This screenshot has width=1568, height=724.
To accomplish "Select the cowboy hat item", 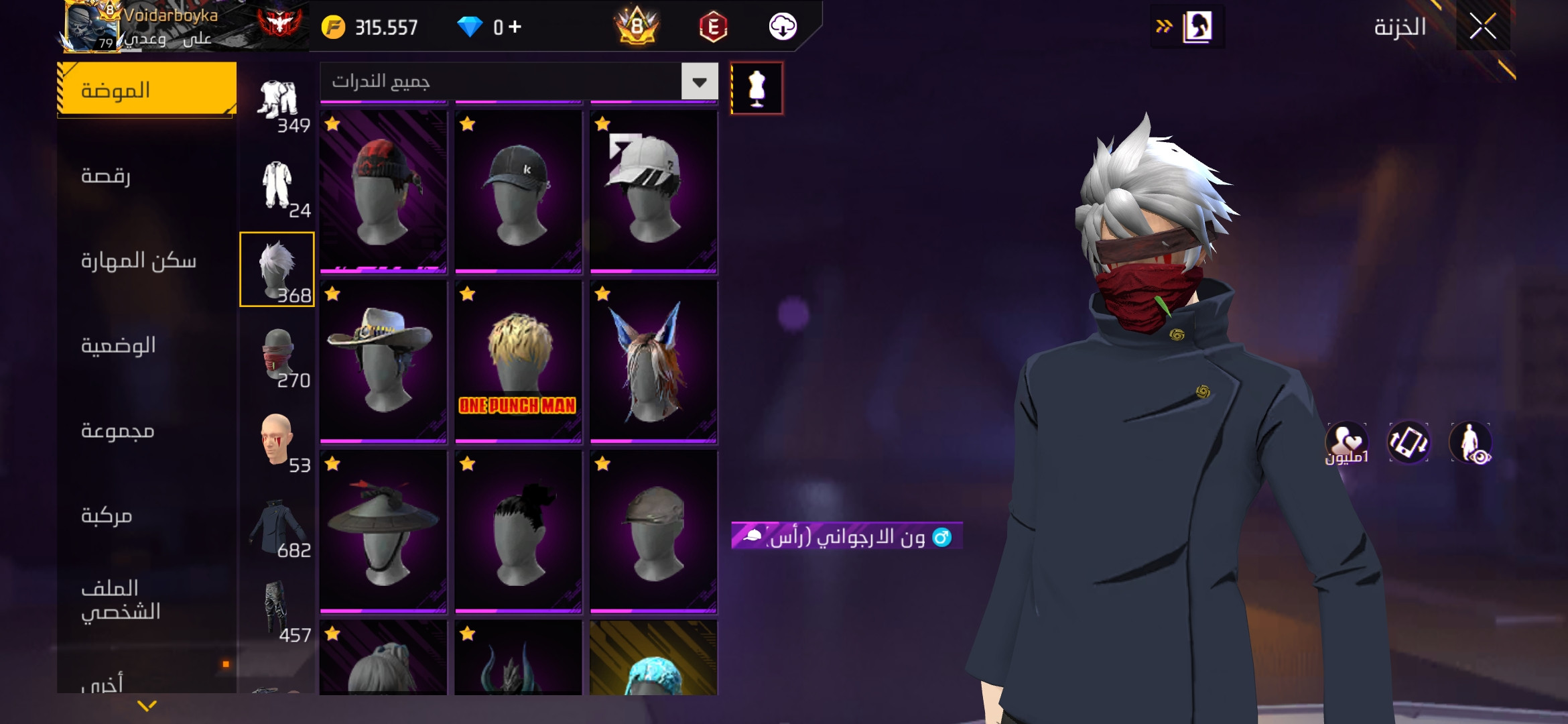I will tap(383, 362).
